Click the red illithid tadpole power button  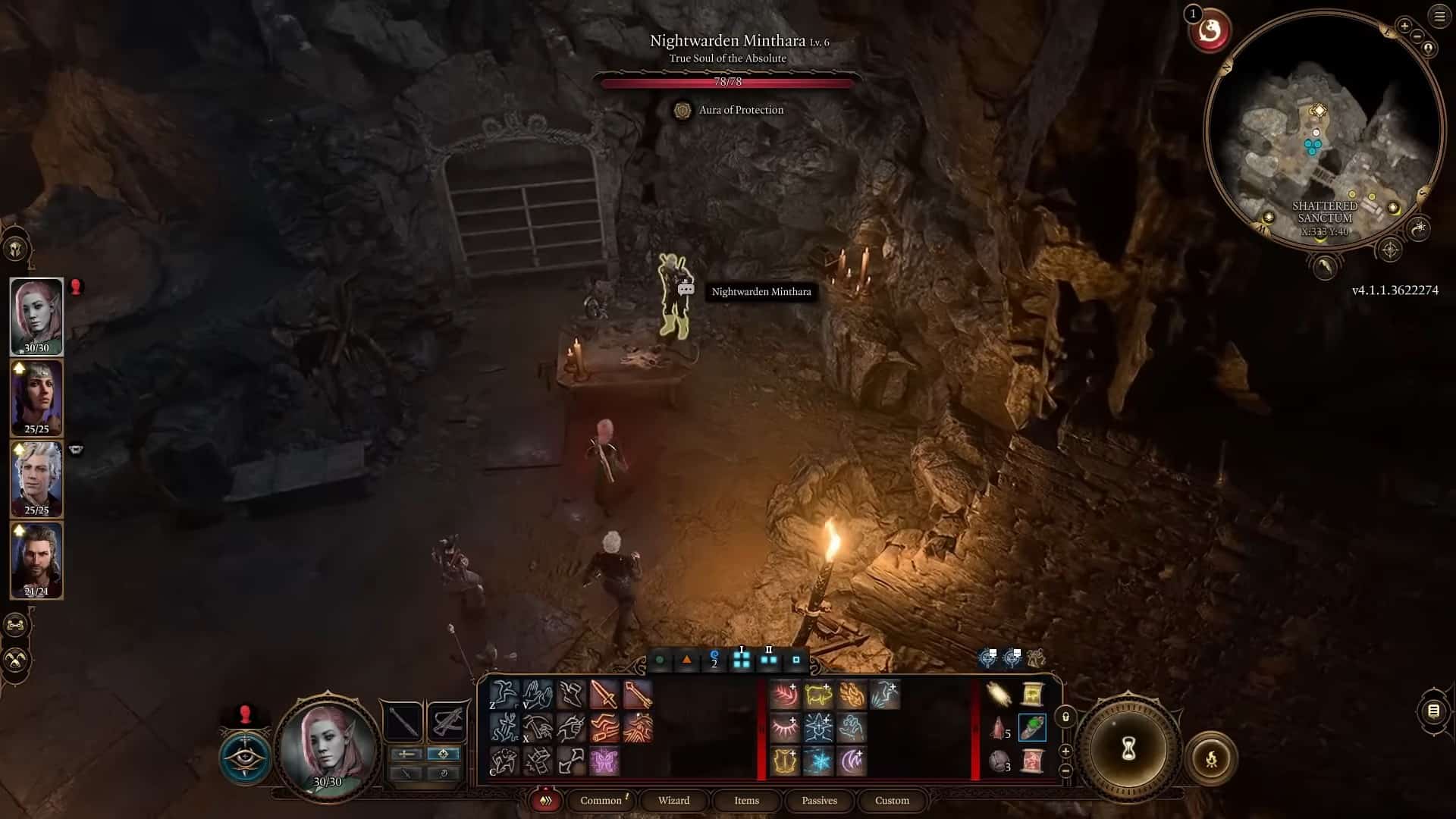coord(1210,31)
